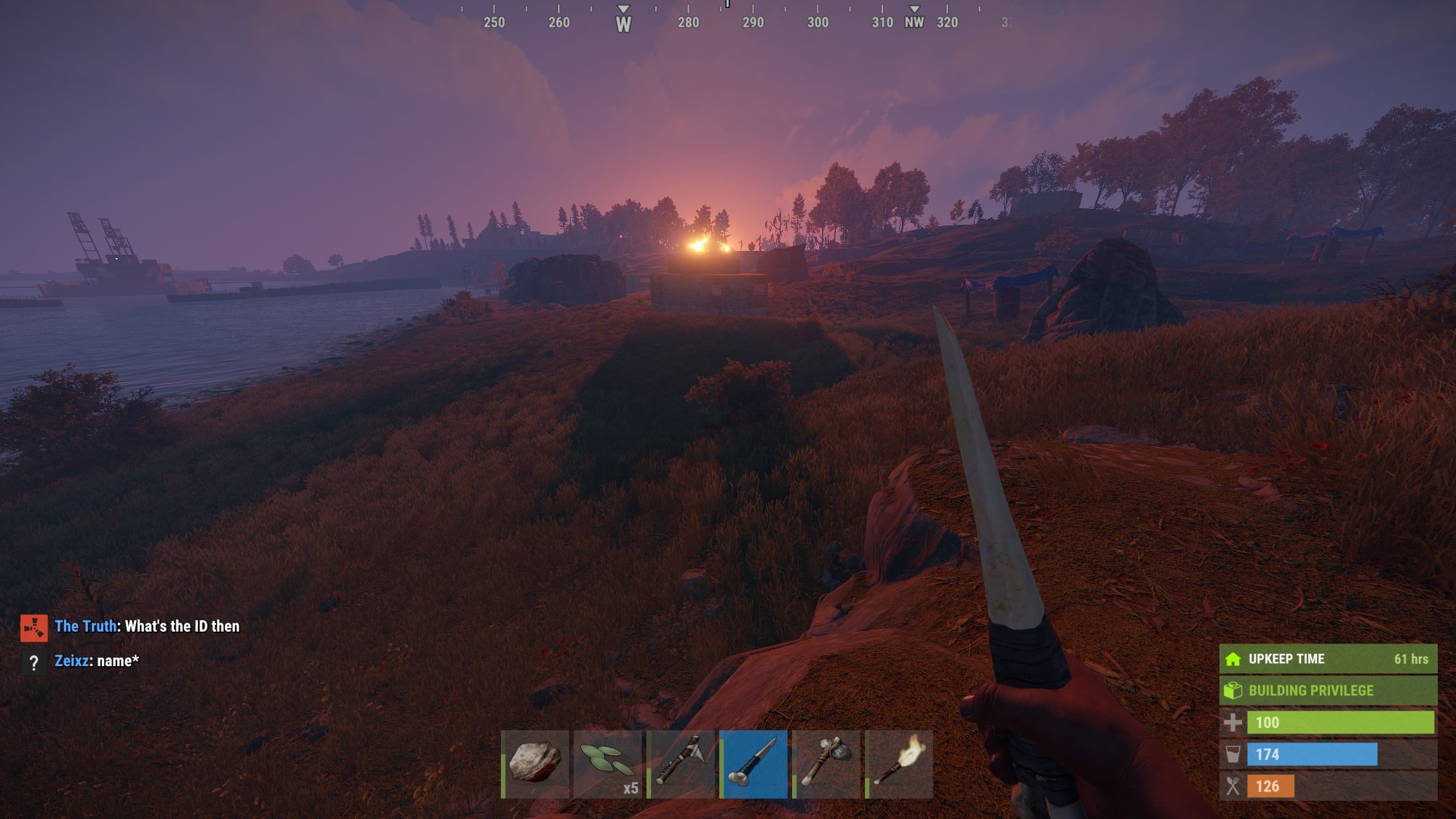Equip the stone pickaxe from the hotbar
The width and height of the screenshot is (1456, 819).
pos(681,764)
